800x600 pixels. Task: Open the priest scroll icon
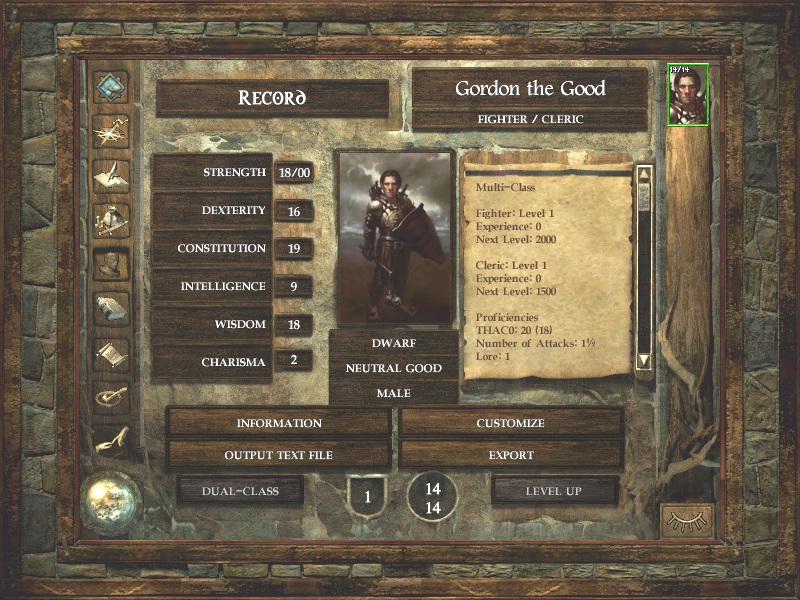[111, 352]
